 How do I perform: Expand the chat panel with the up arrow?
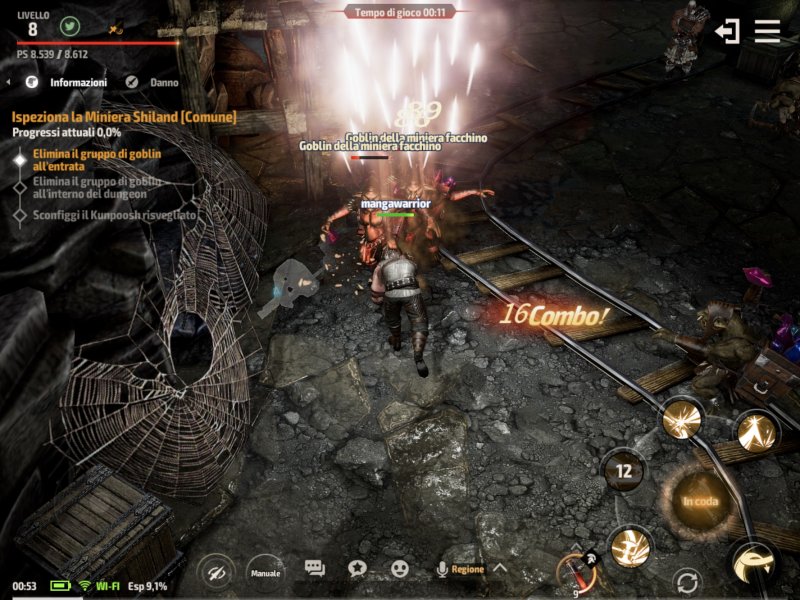click(500, 569)
